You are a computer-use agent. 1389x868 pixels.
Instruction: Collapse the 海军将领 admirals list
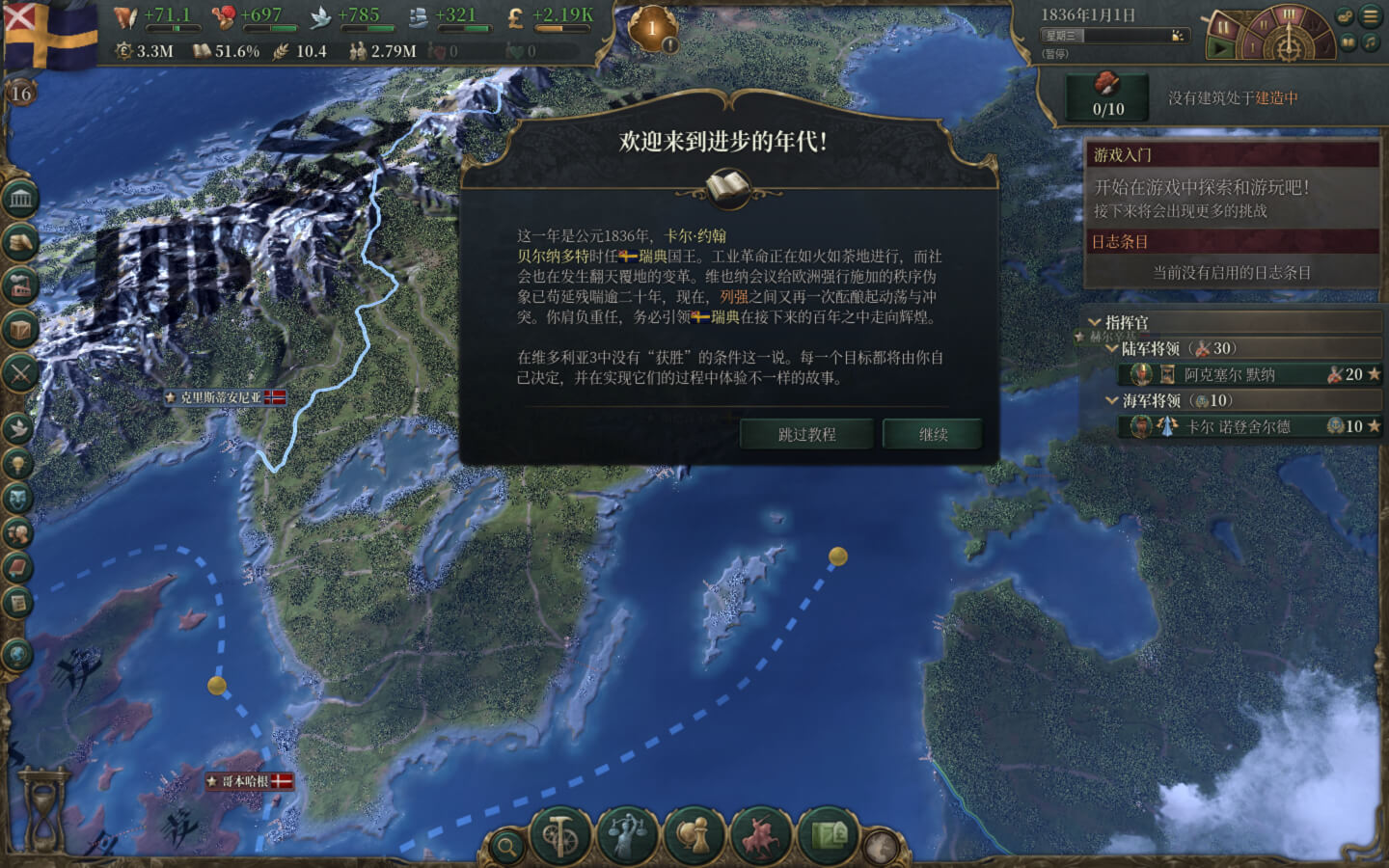(x=1110, y=399)
